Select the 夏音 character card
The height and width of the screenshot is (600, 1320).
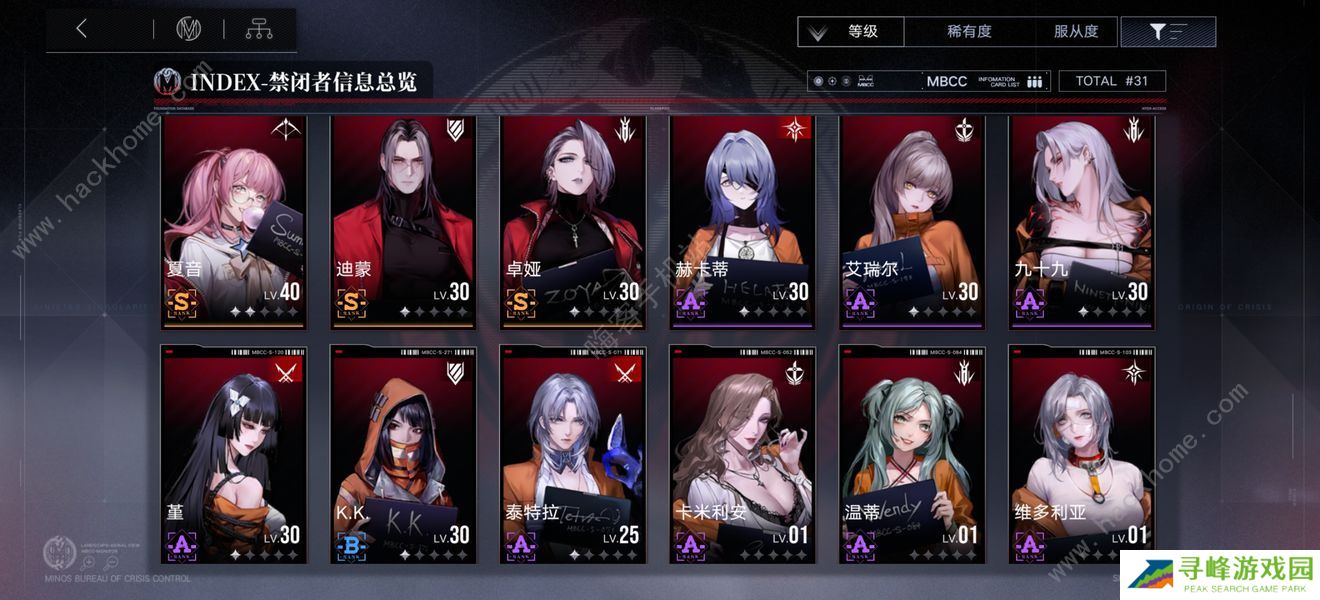(233, 222)
